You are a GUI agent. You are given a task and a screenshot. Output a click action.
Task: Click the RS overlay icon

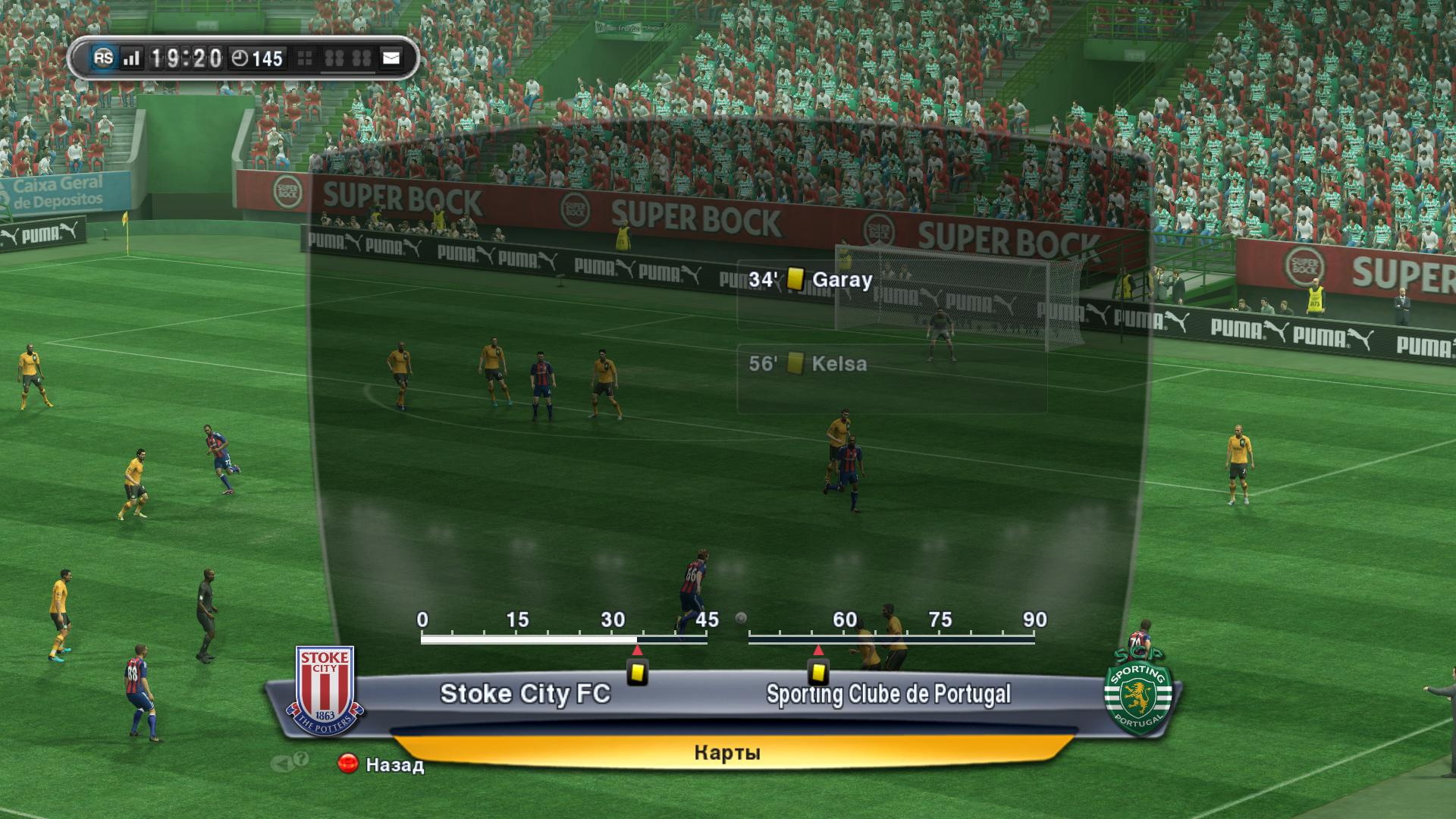coord(103,58)
